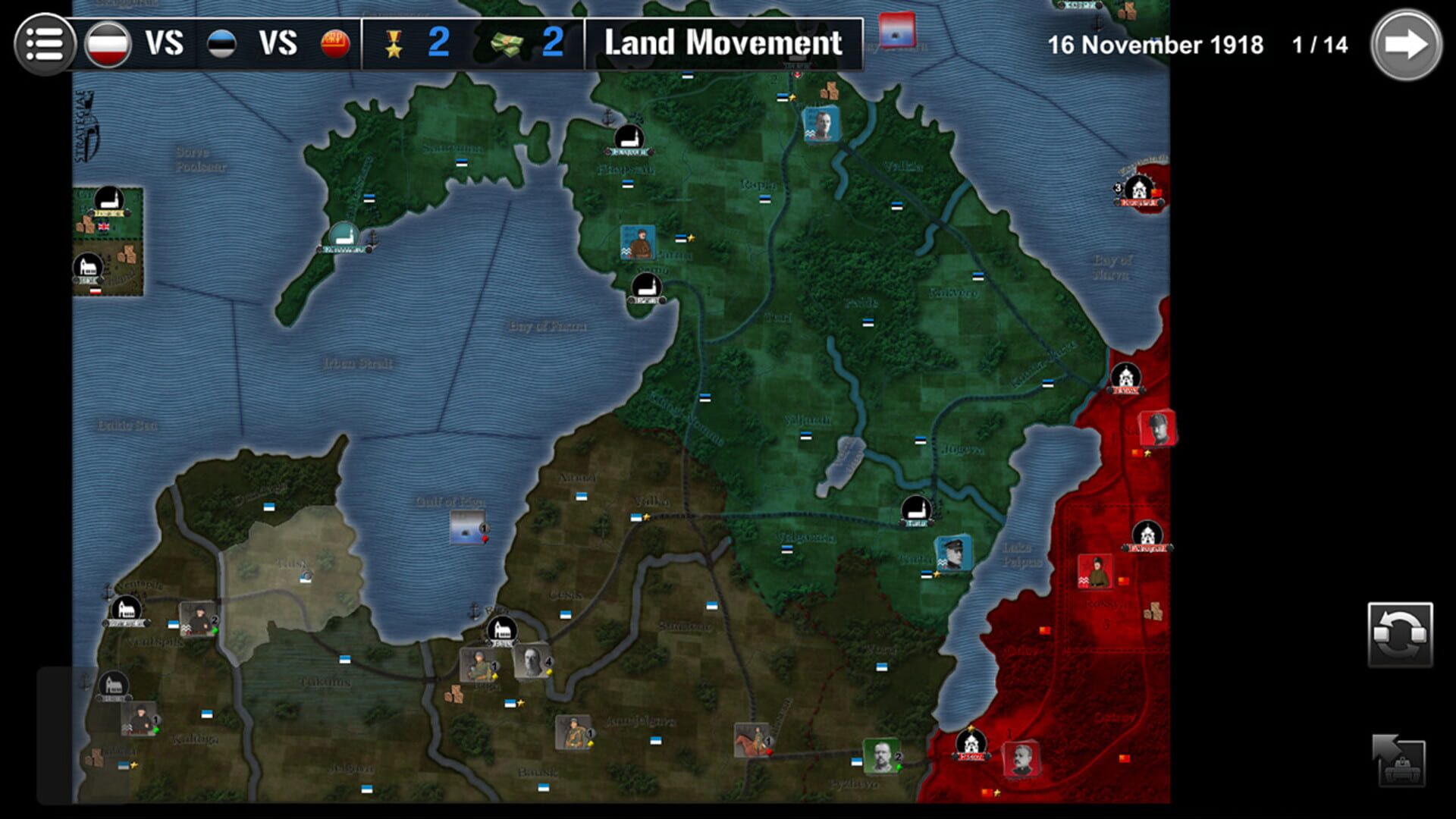Click the church icon at Riga
Image resolution: width=1456 pixels, height=819 pixels.
coord(500,629)
